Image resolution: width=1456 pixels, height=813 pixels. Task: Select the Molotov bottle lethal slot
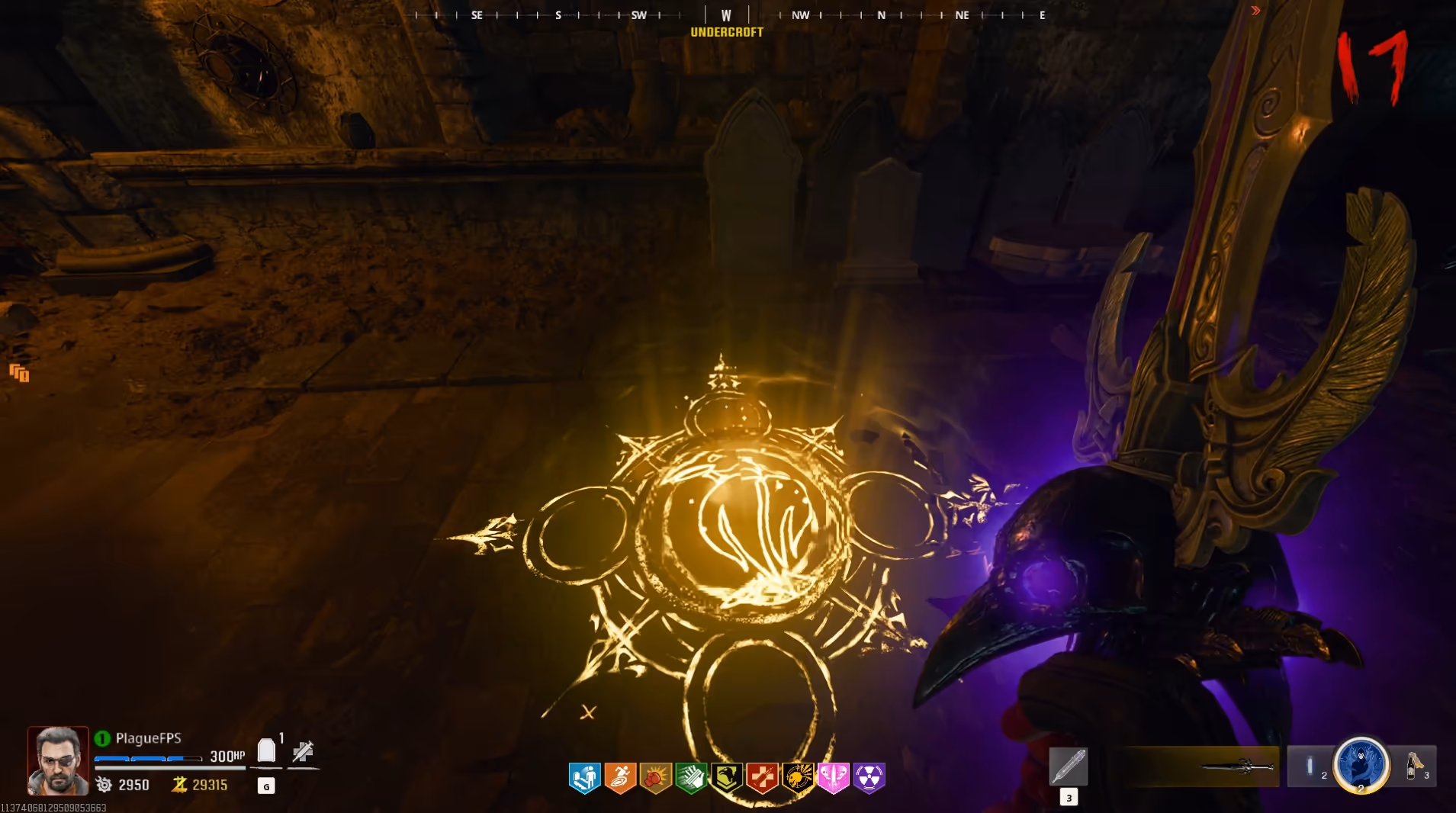pyautogui.click(x=1413, y=765)
